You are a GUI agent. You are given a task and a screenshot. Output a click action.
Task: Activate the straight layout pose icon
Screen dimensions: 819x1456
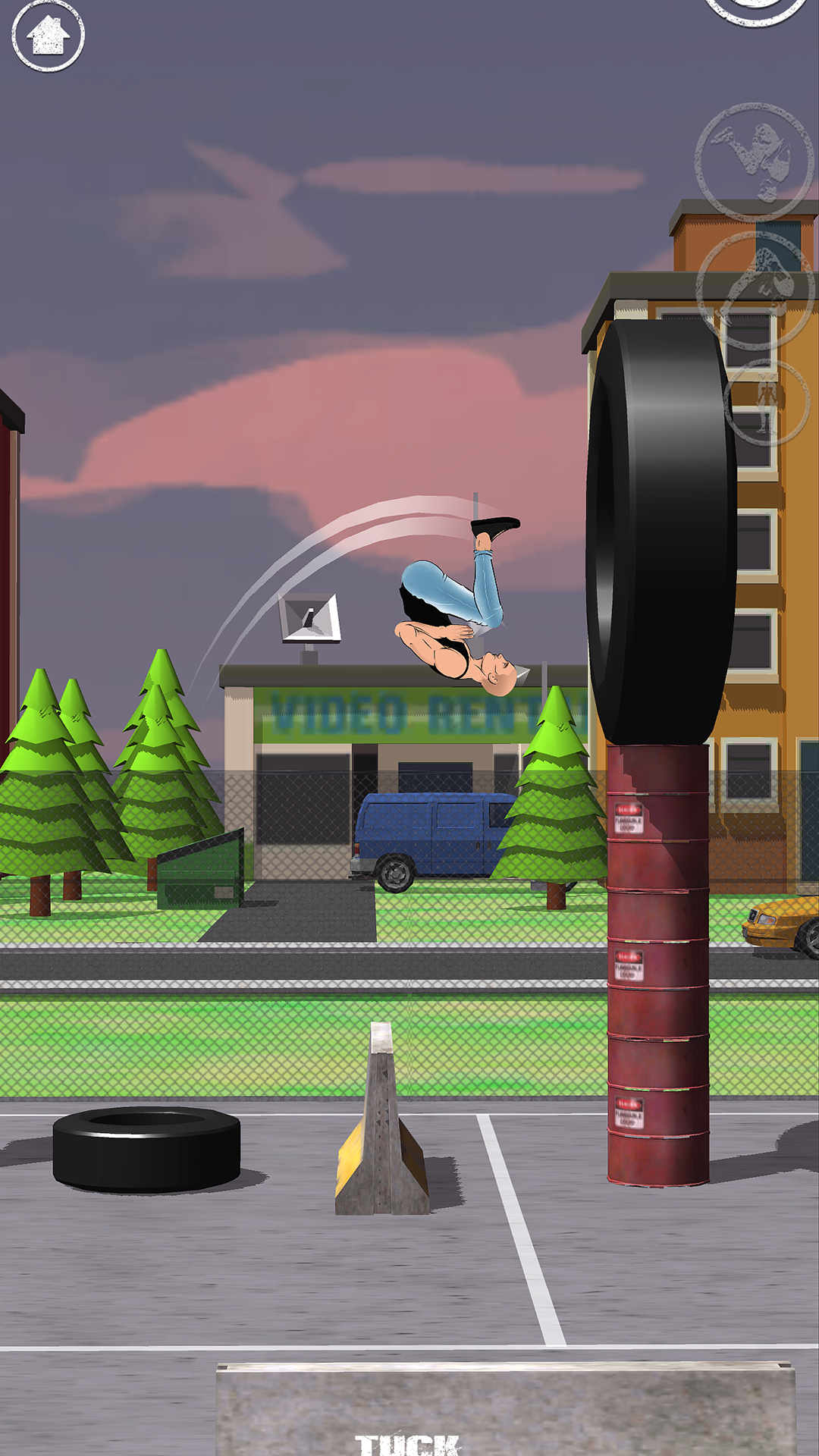[767, 403]
